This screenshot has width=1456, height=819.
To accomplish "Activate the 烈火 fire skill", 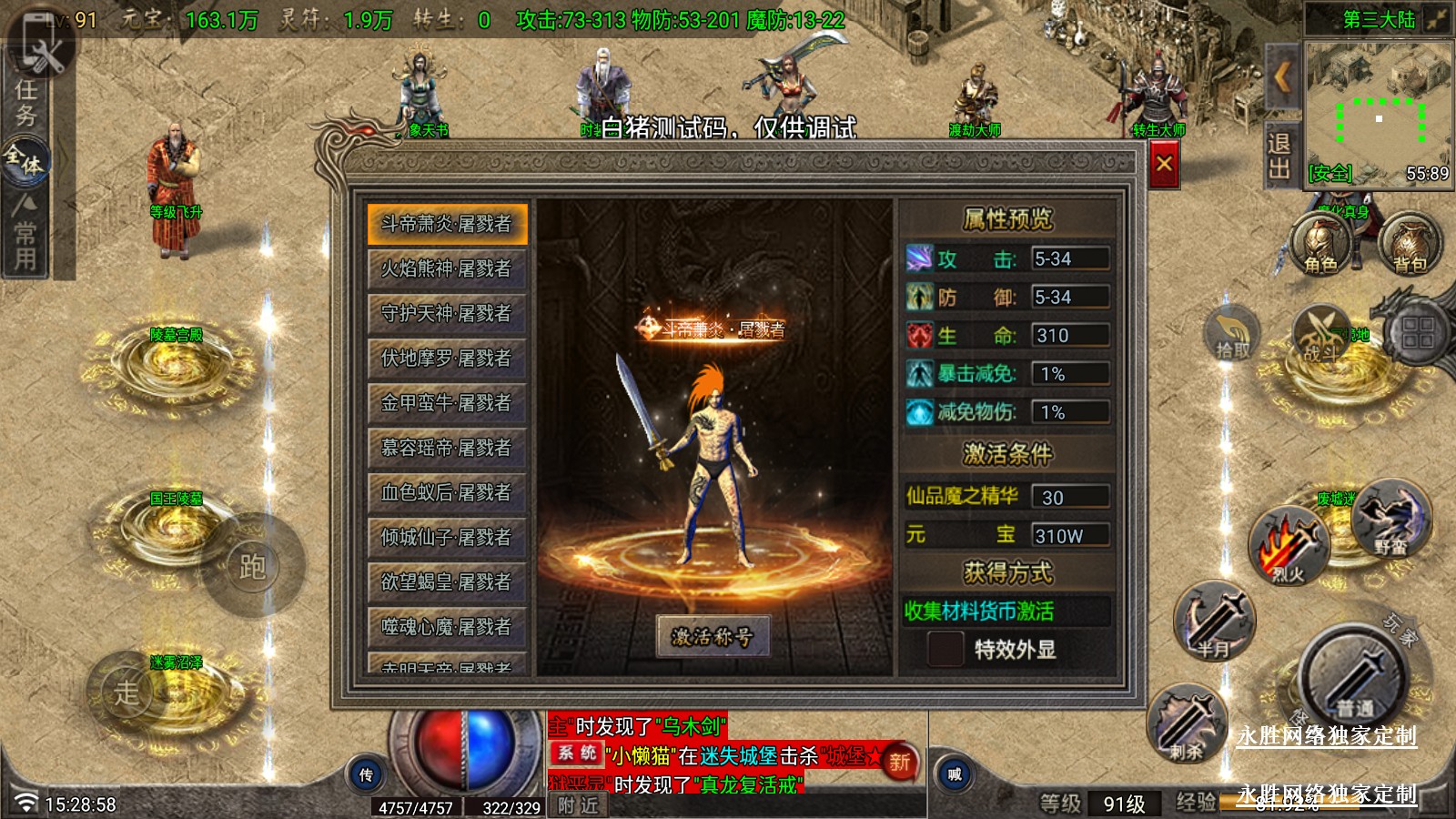I will tap(1289, 546).
